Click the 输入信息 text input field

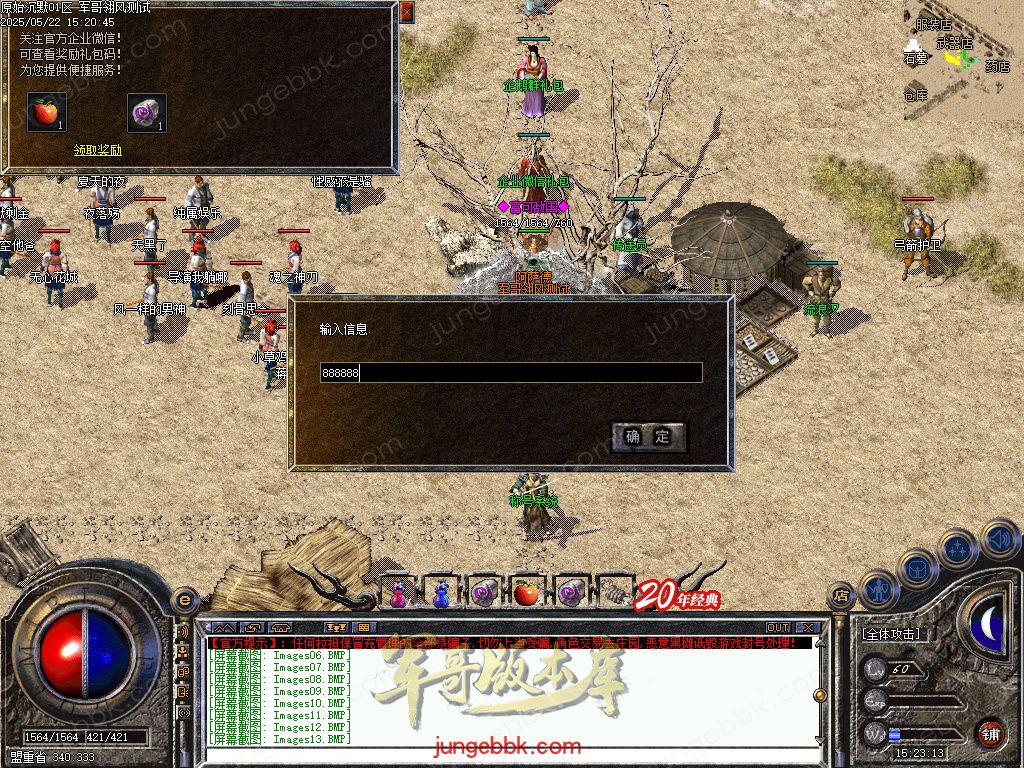[x=510, y=373]
